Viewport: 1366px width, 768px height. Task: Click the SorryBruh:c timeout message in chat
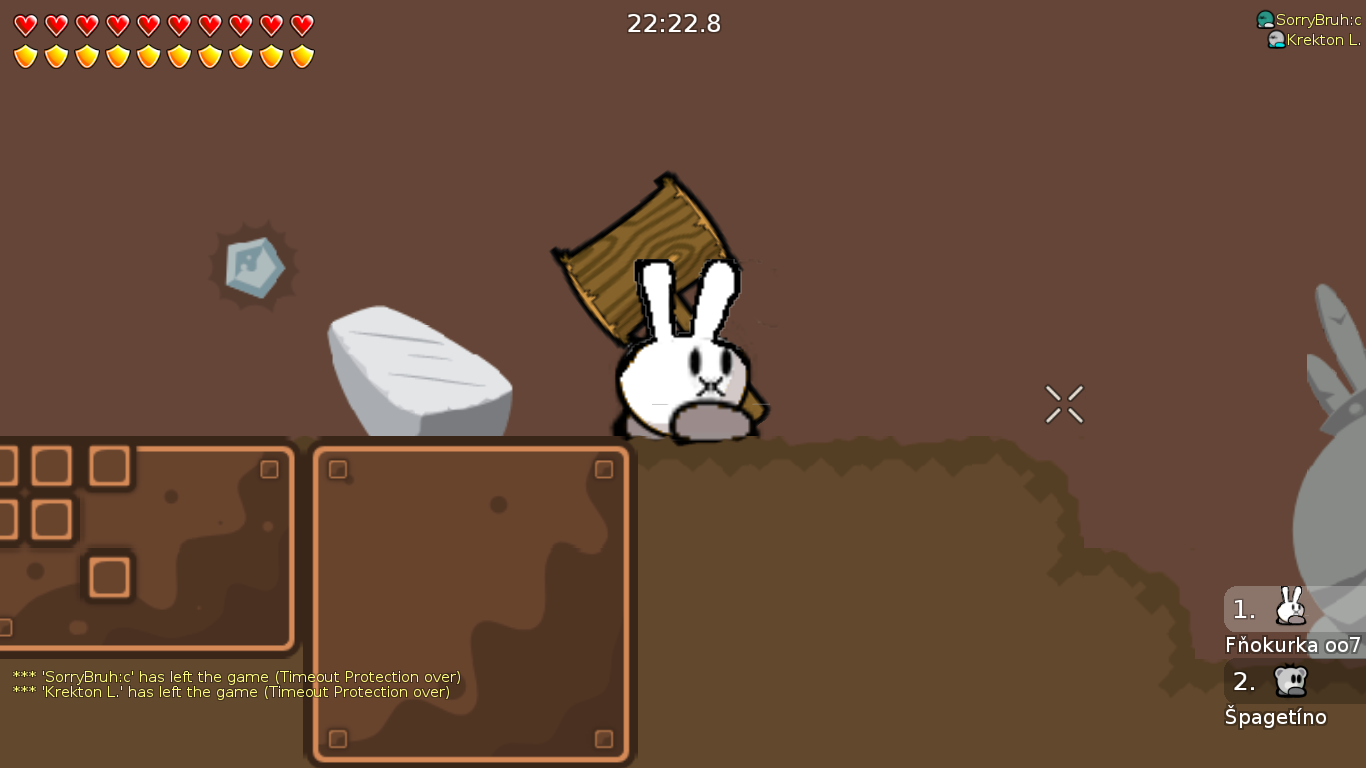(234, 676)
